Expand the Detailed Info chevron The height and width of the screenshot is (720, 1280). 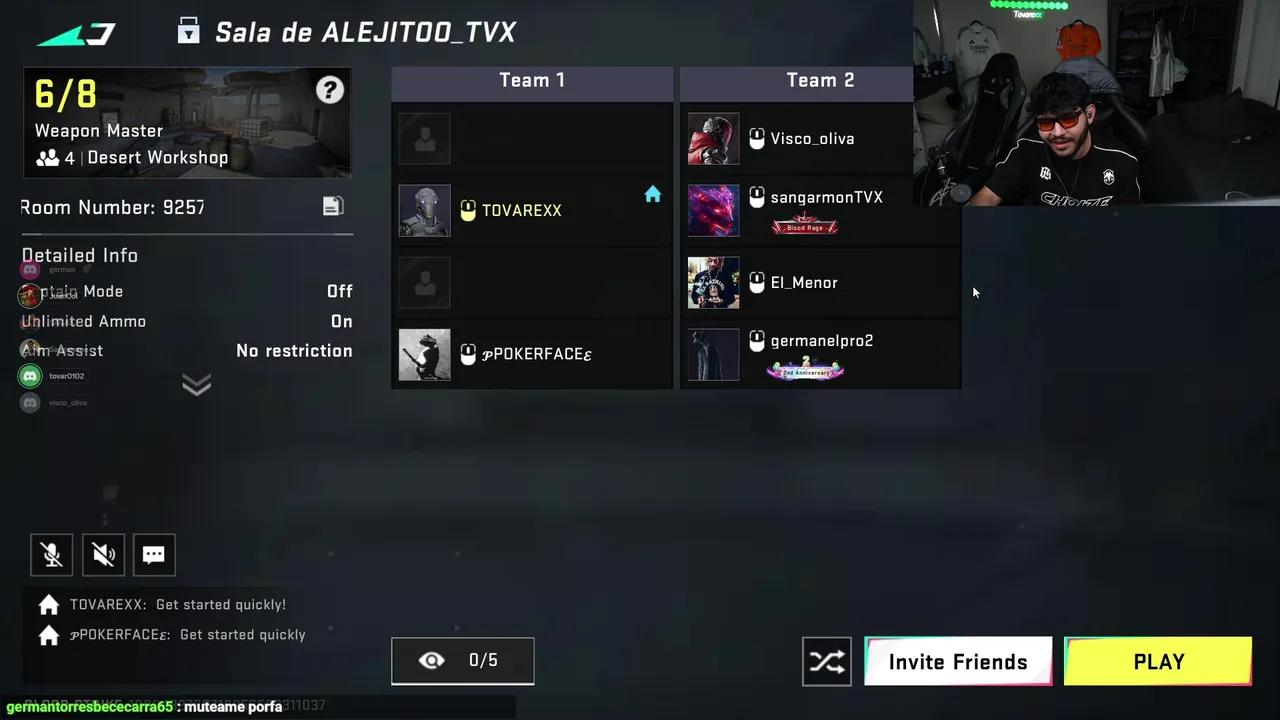pos(196,385)
